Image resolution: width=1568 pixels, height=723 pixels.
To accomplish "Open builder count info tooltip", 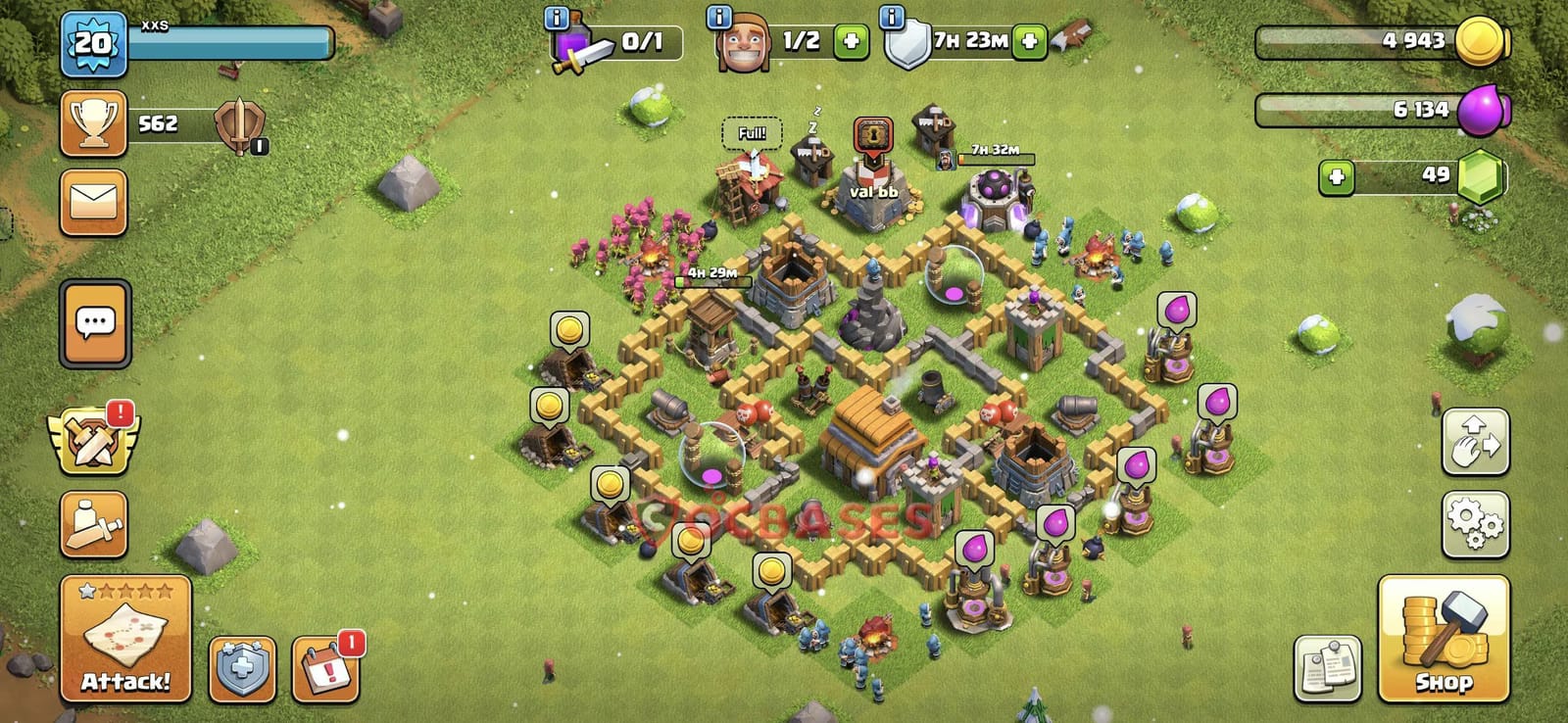I will 718,16.
